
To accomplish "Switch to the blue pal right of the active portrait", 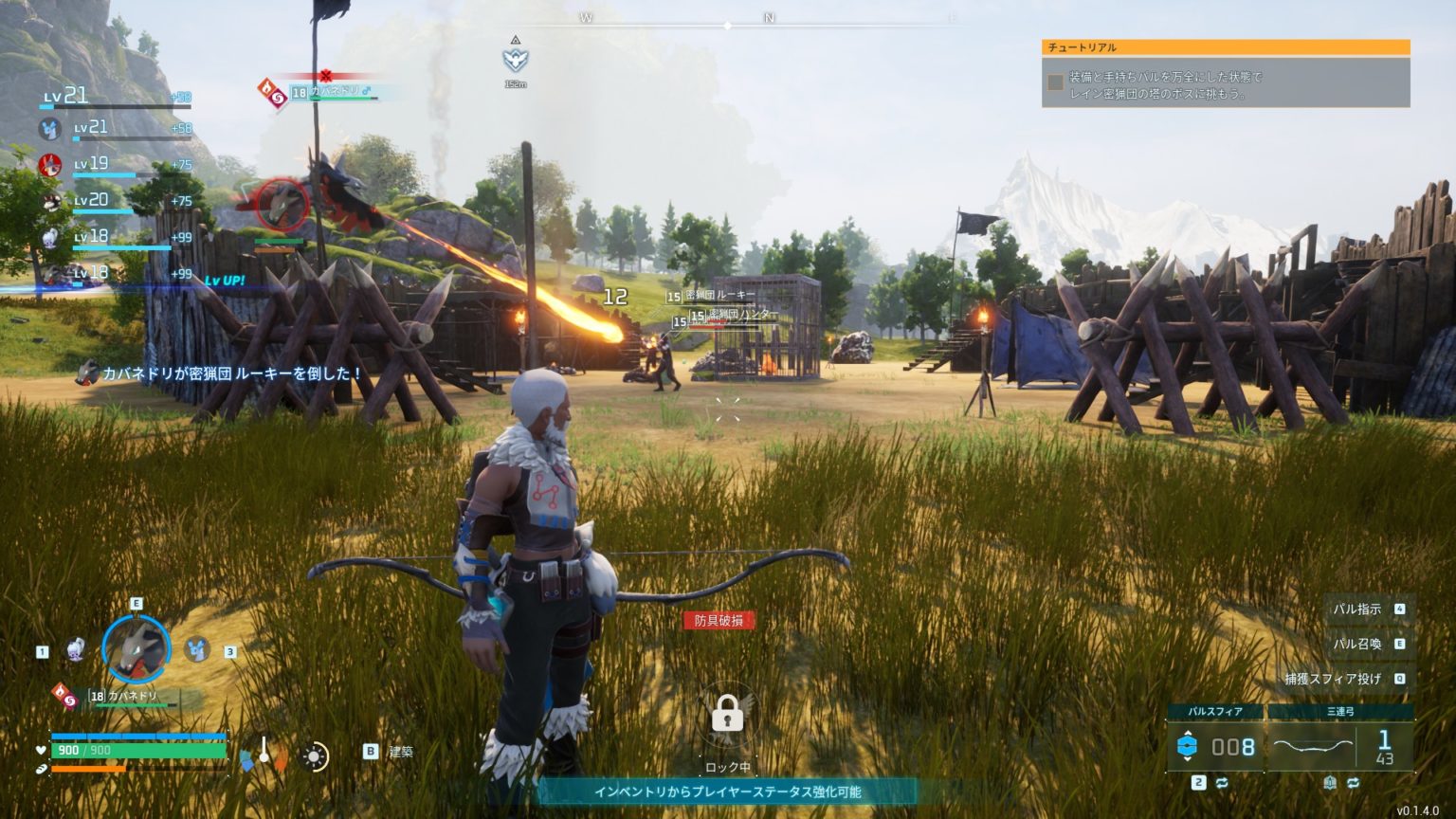I will tap(197, 649).
